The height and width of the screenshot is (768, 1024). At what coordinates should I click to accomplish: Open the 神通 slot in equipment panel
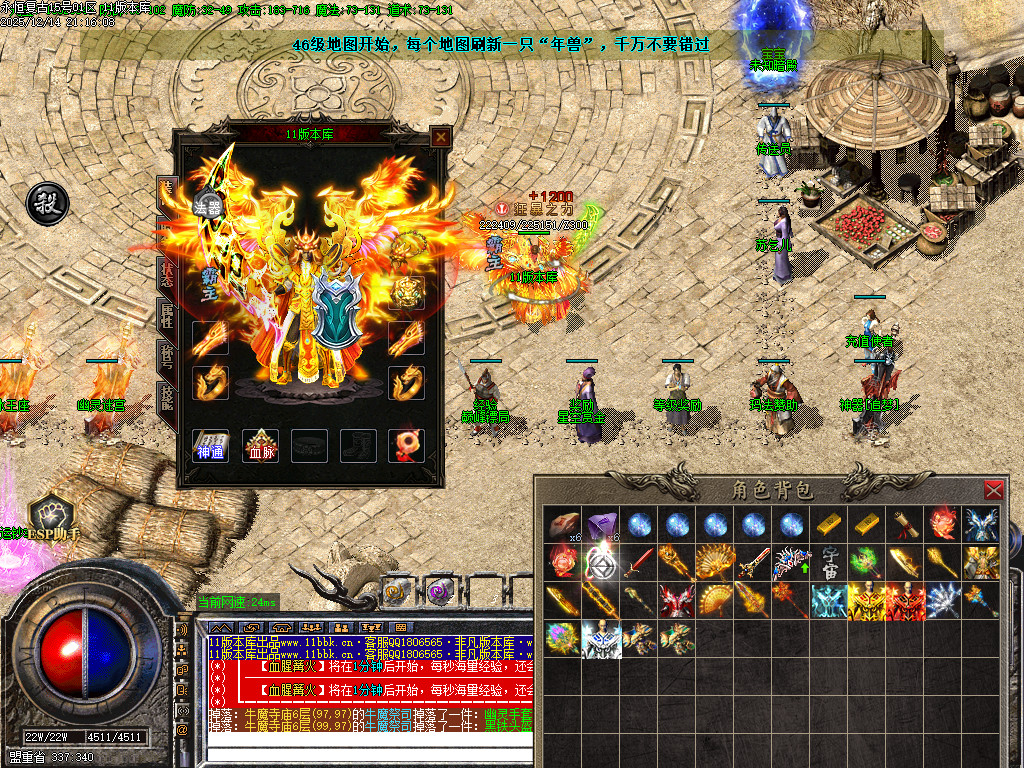pyautogui.click(x=210, y=446)
